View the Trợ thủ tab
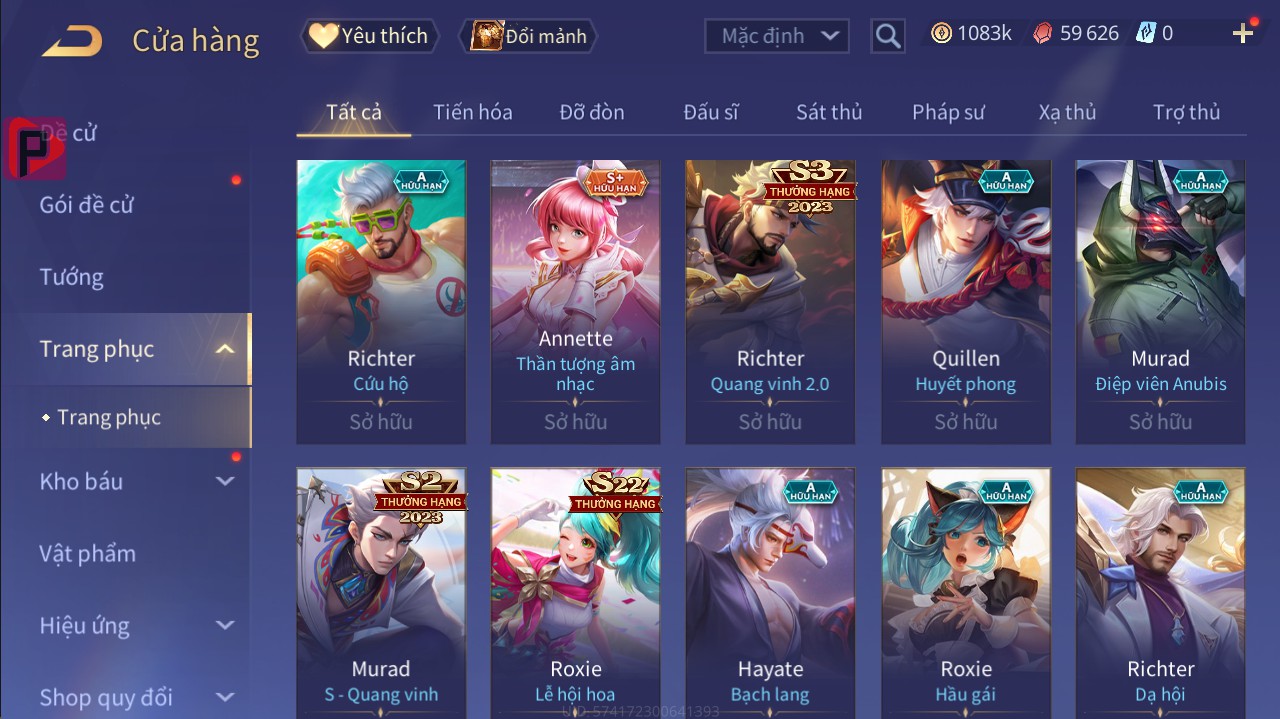 (x=1186, y=112)
